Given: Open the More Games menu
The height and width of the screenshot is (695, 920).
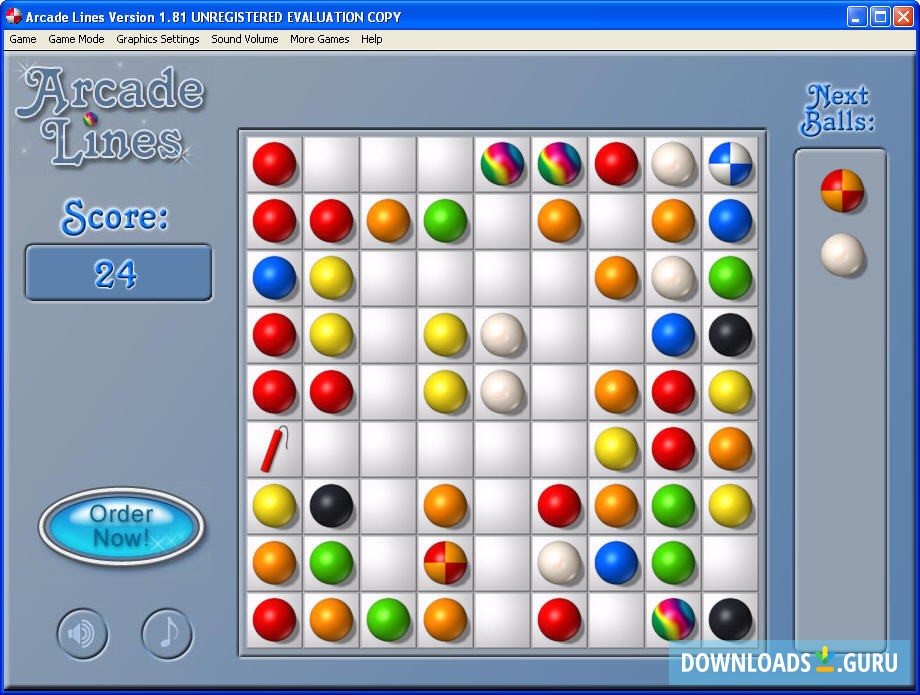Looking at the screenshot, I should tap(320, 39).
